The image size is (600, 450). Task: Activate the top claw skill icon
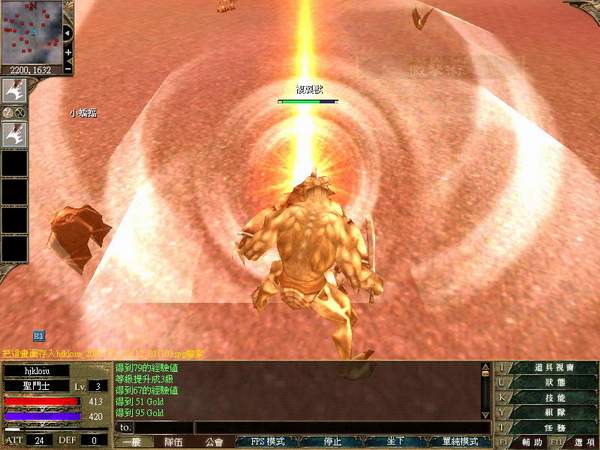click(x=15, y=90)
